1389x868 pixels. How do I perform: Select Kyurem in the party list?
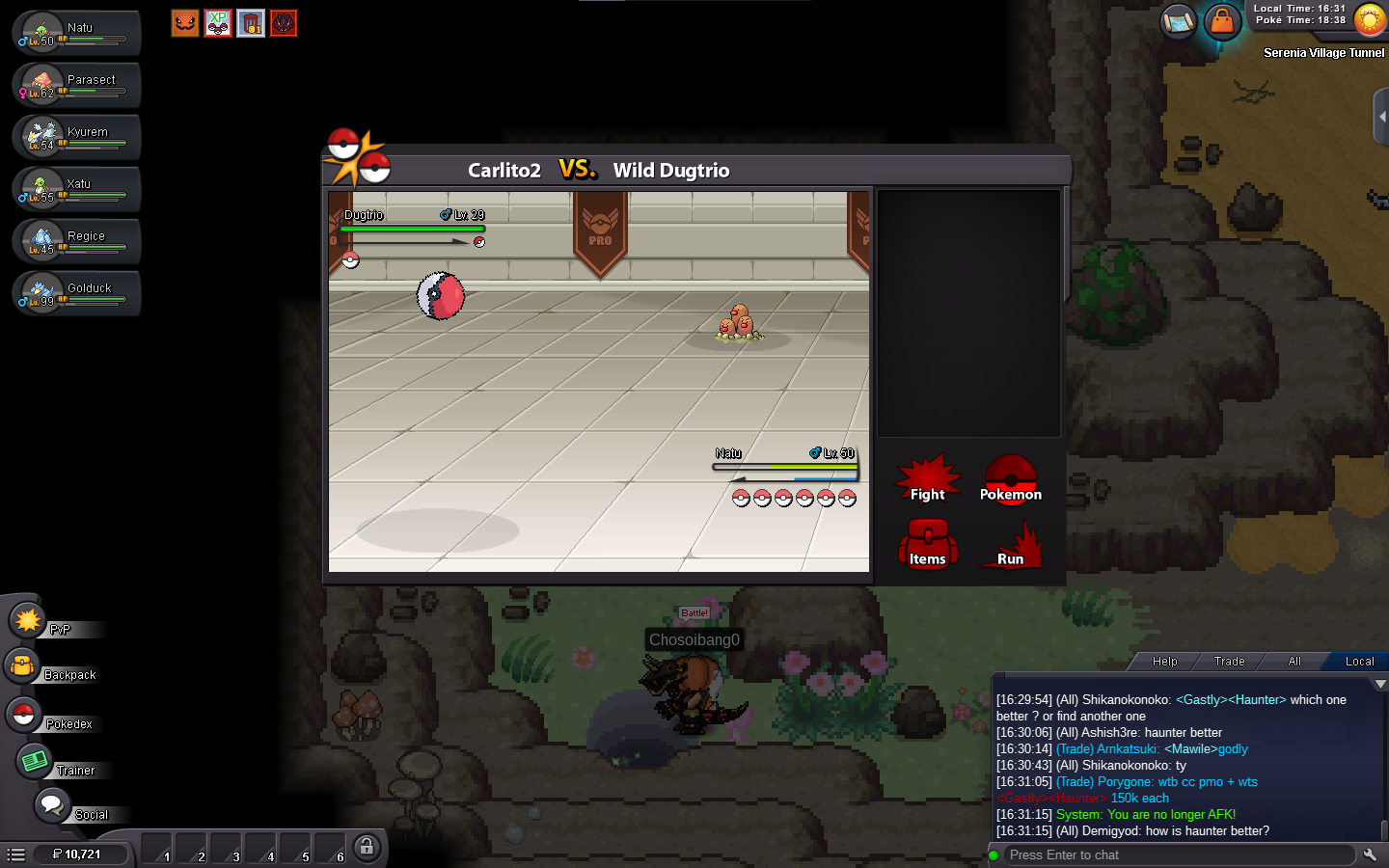[77, 137]
